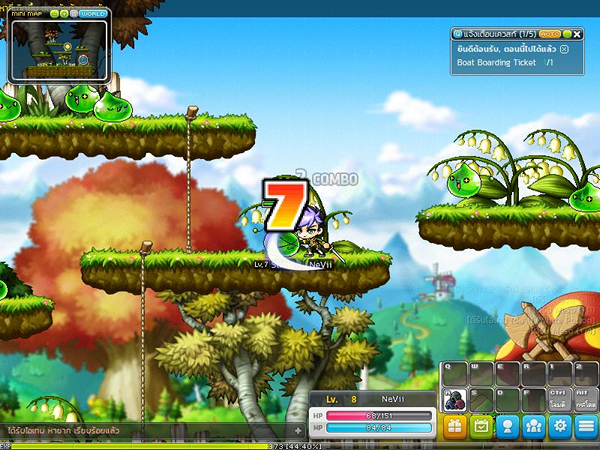Image resolution: width=600 pixels, height=450 pixels.
Task: Minimize the minimap with the minus button
Action: [x=53, y=14]
